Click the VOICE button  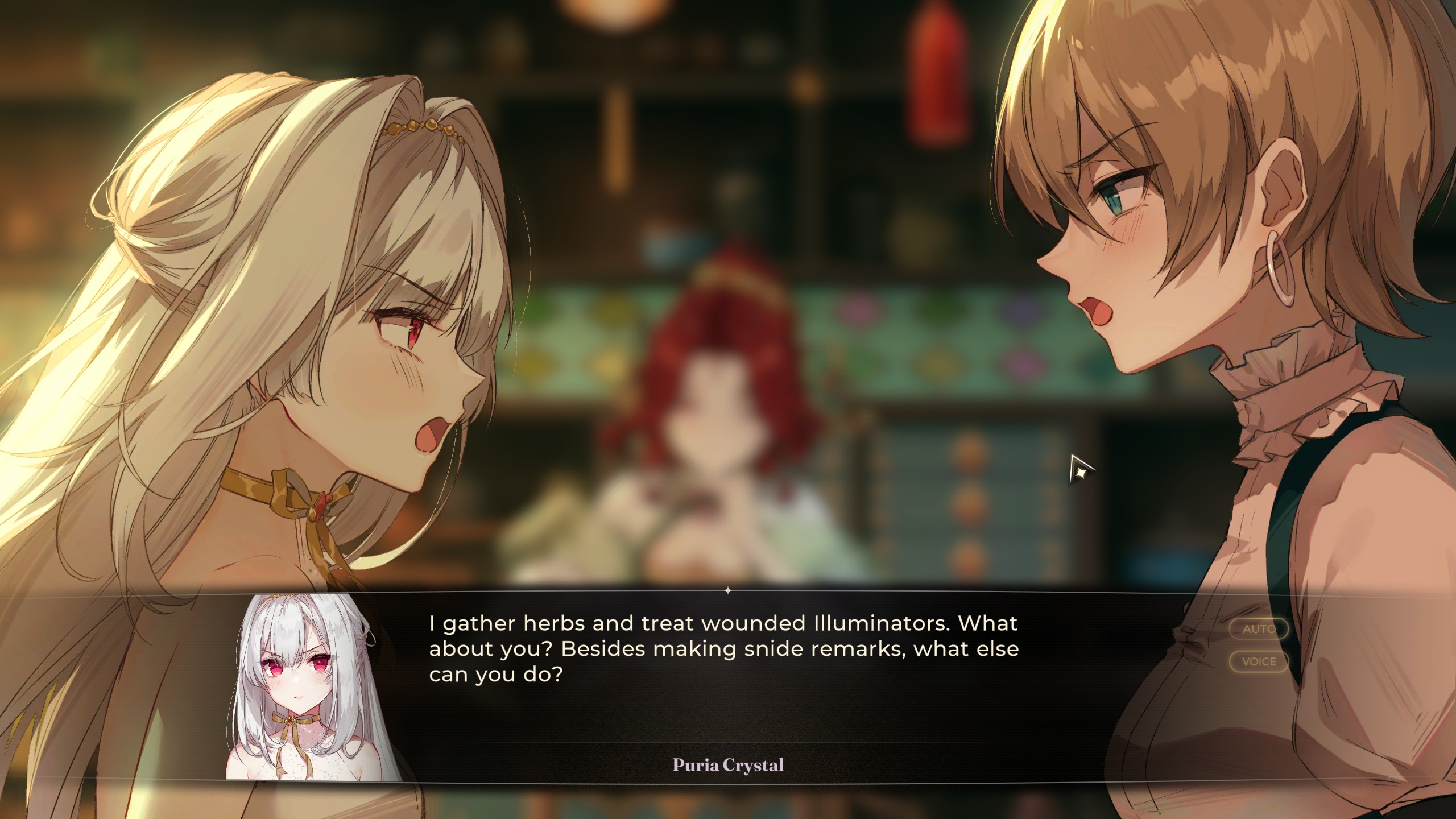1259,661
